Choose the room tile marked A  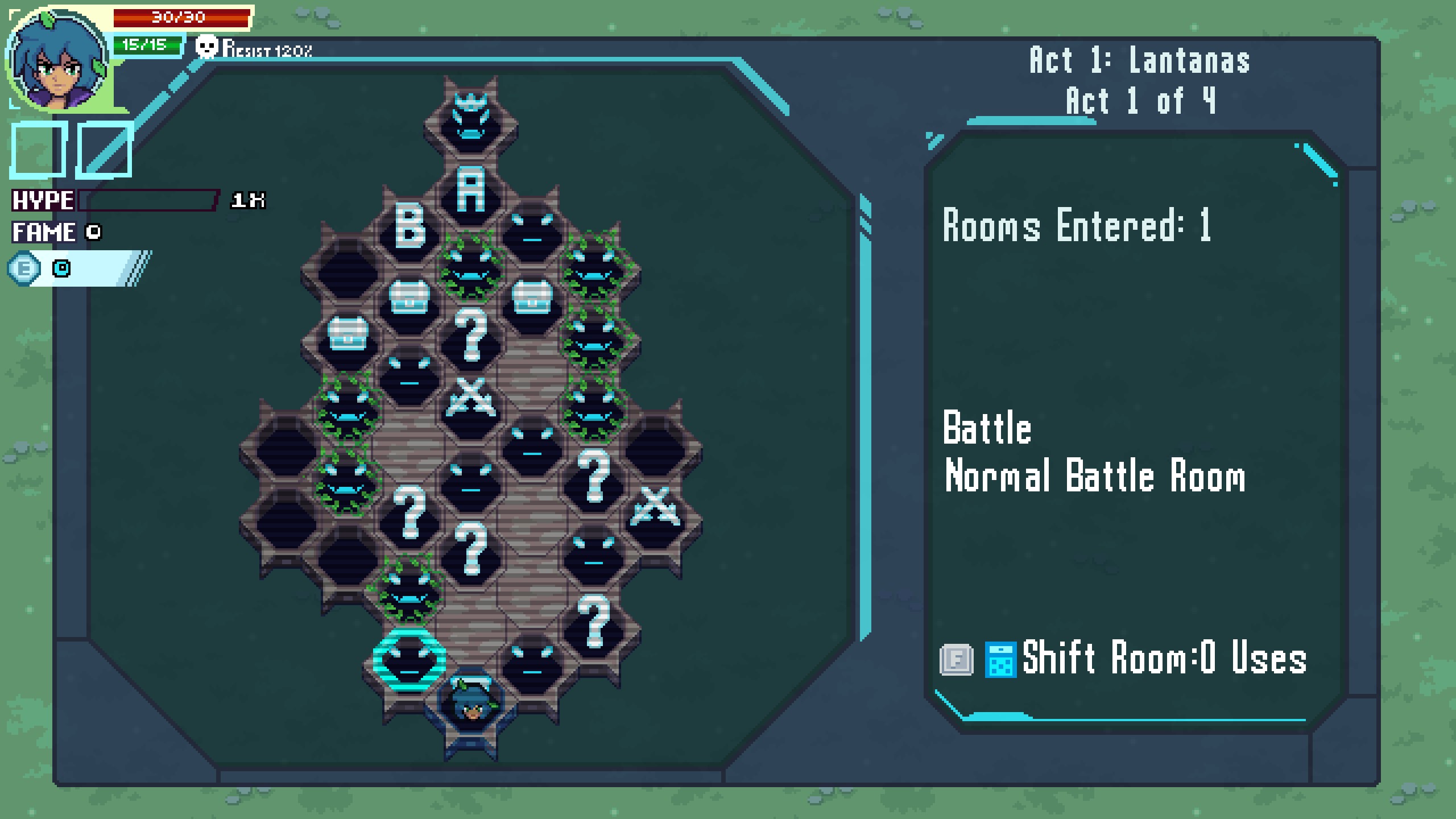pyautogui.click(x=471, y=191)
